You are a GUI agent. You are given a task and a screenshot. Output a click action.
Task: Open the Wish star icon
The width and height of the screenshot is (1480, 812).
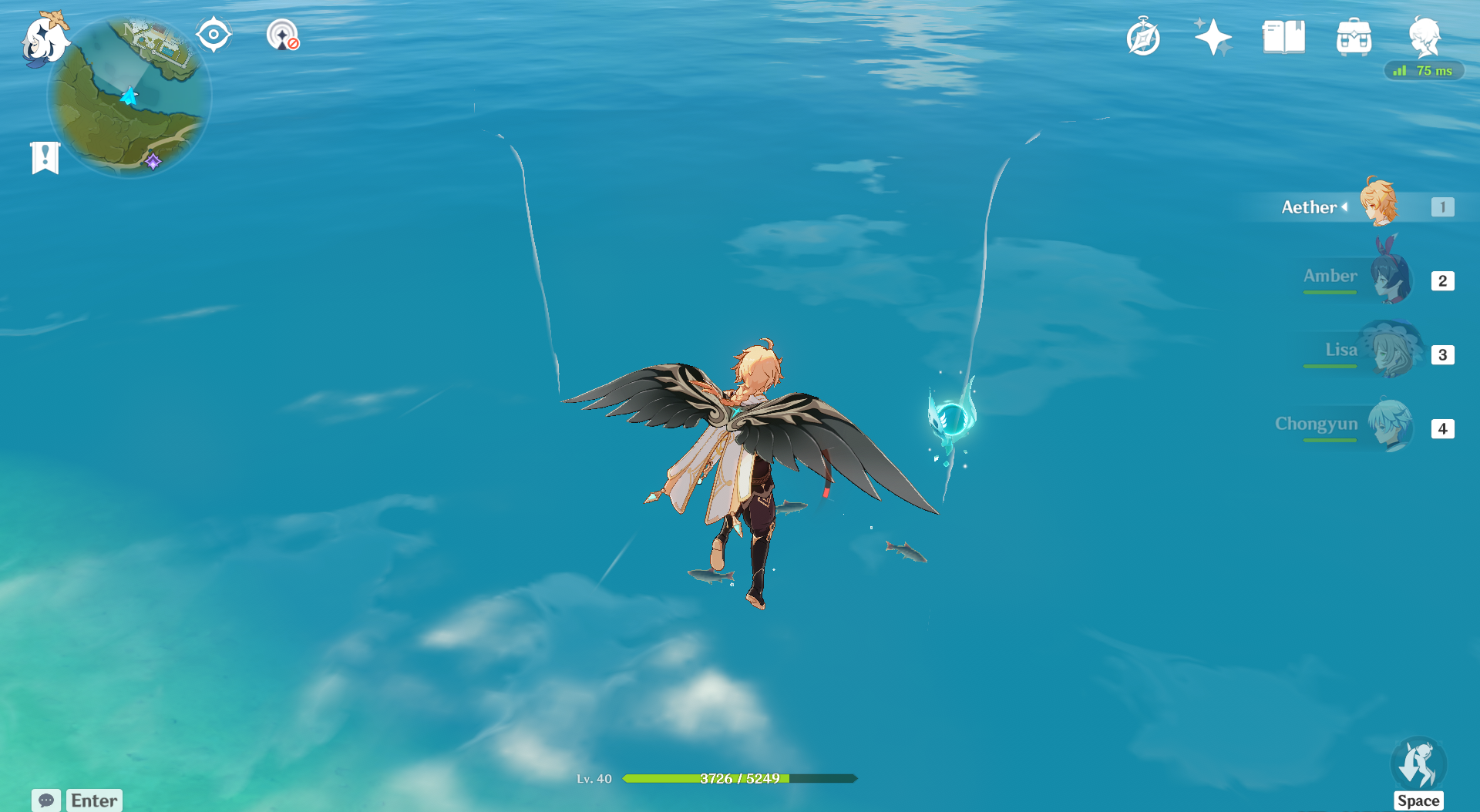click(1213, 37)
